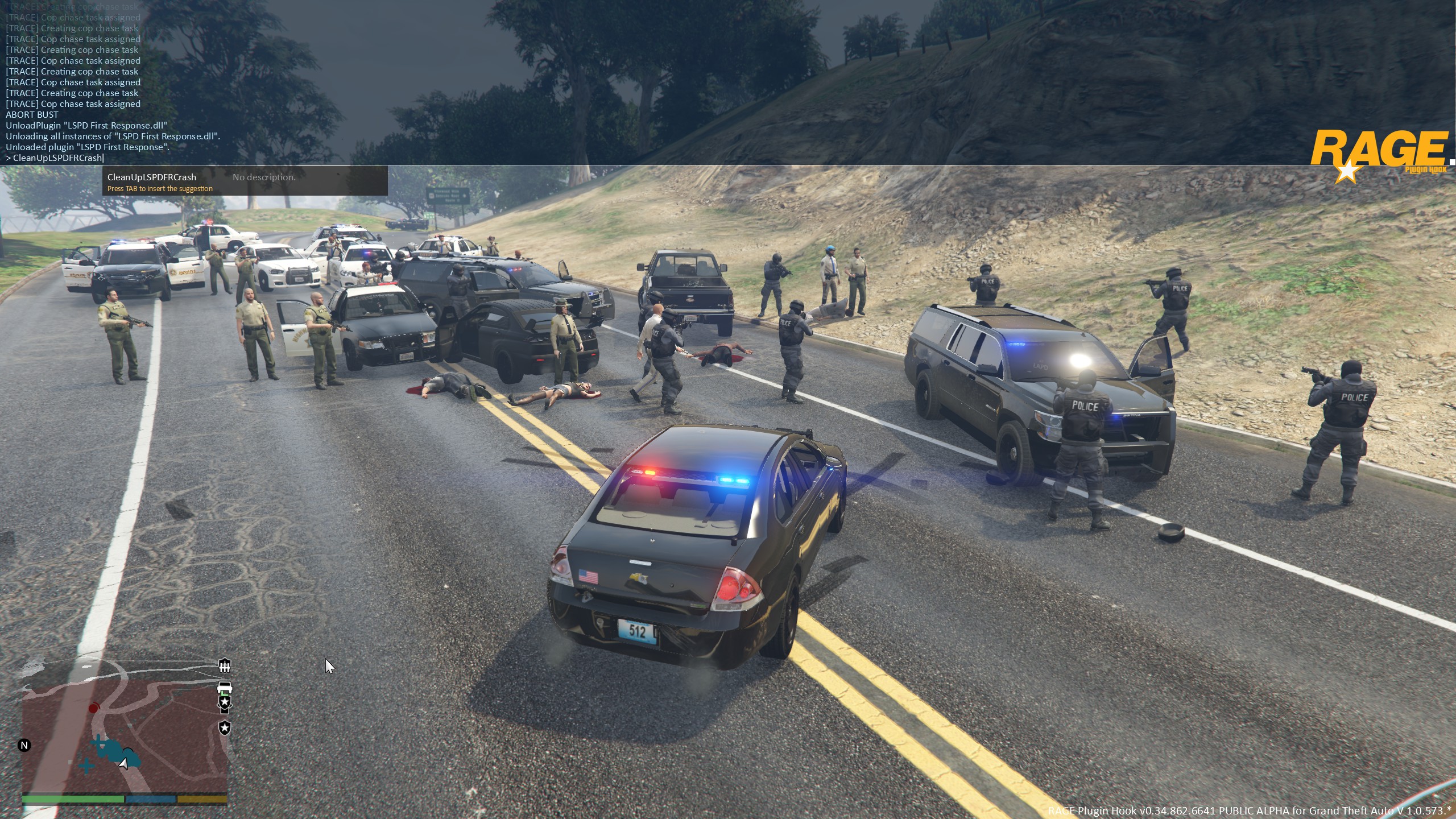The image size is (1456, 819).
Task: Click the CleanUpLSPDFRCrash autocomplete suggestion
Action: click(x=152, y=177)
